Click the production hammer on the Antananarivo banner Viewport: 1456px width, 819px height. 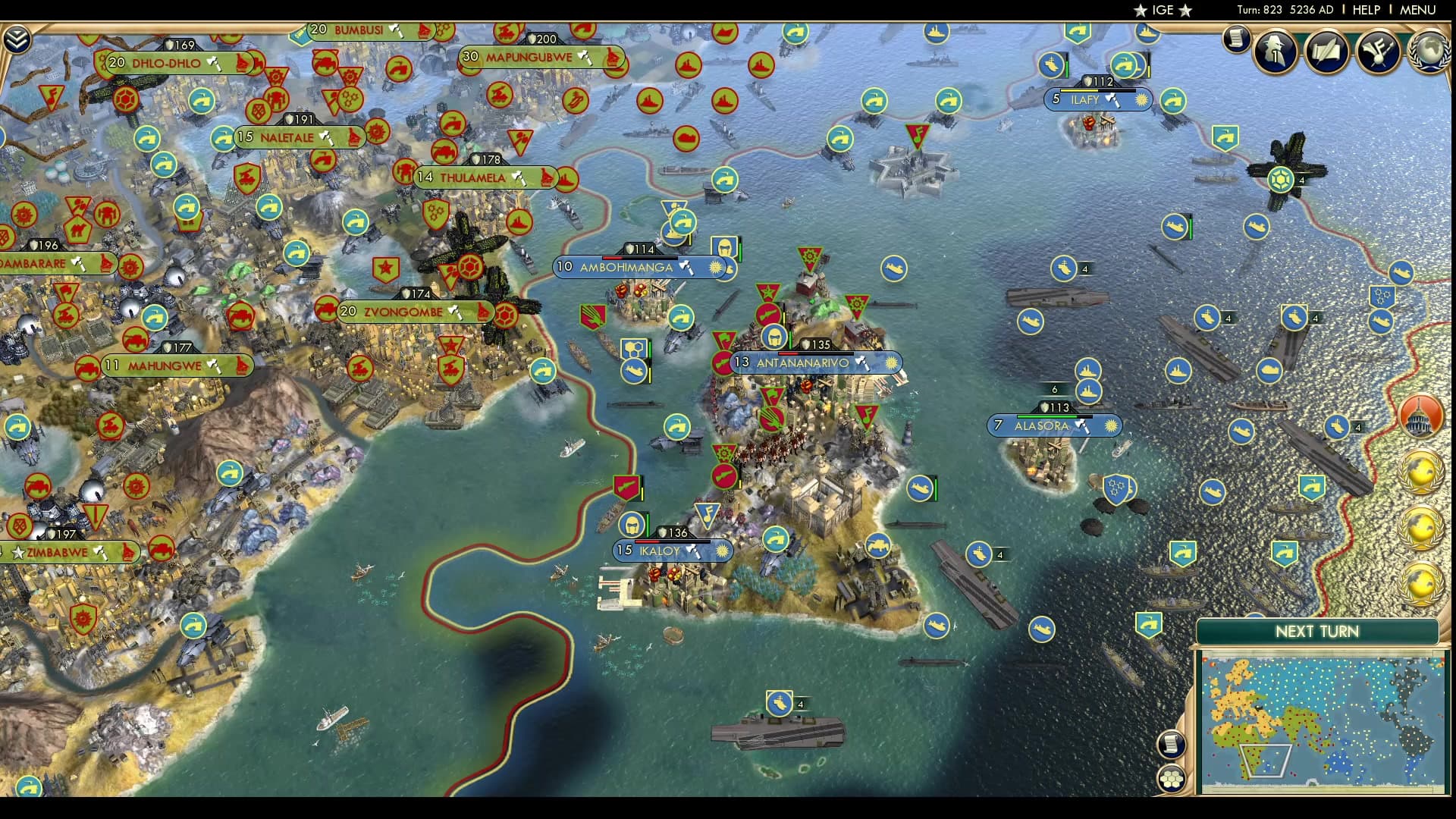point(861,363)
